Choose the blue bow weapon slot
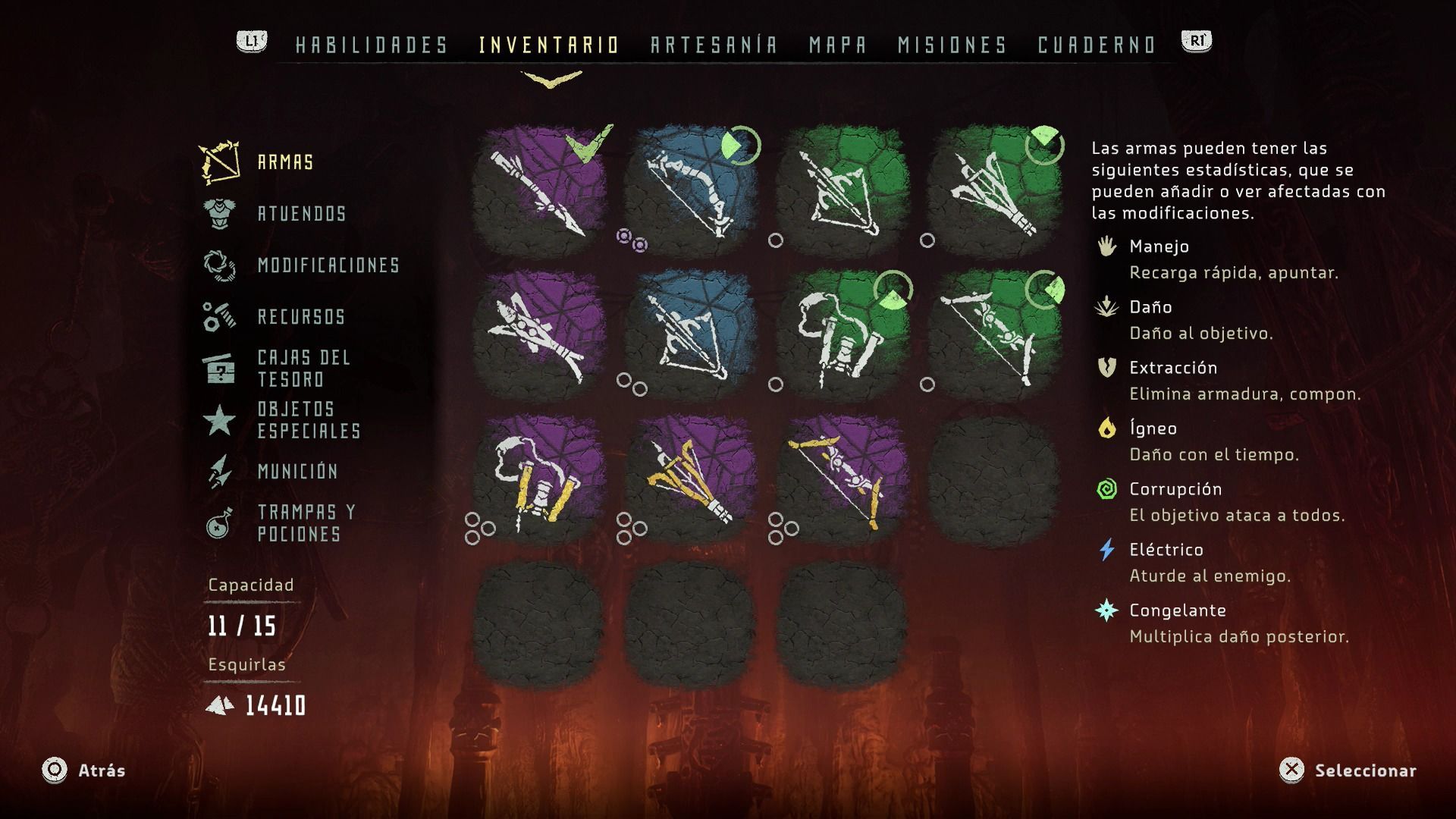1456x819 pixels. (691, 191)
